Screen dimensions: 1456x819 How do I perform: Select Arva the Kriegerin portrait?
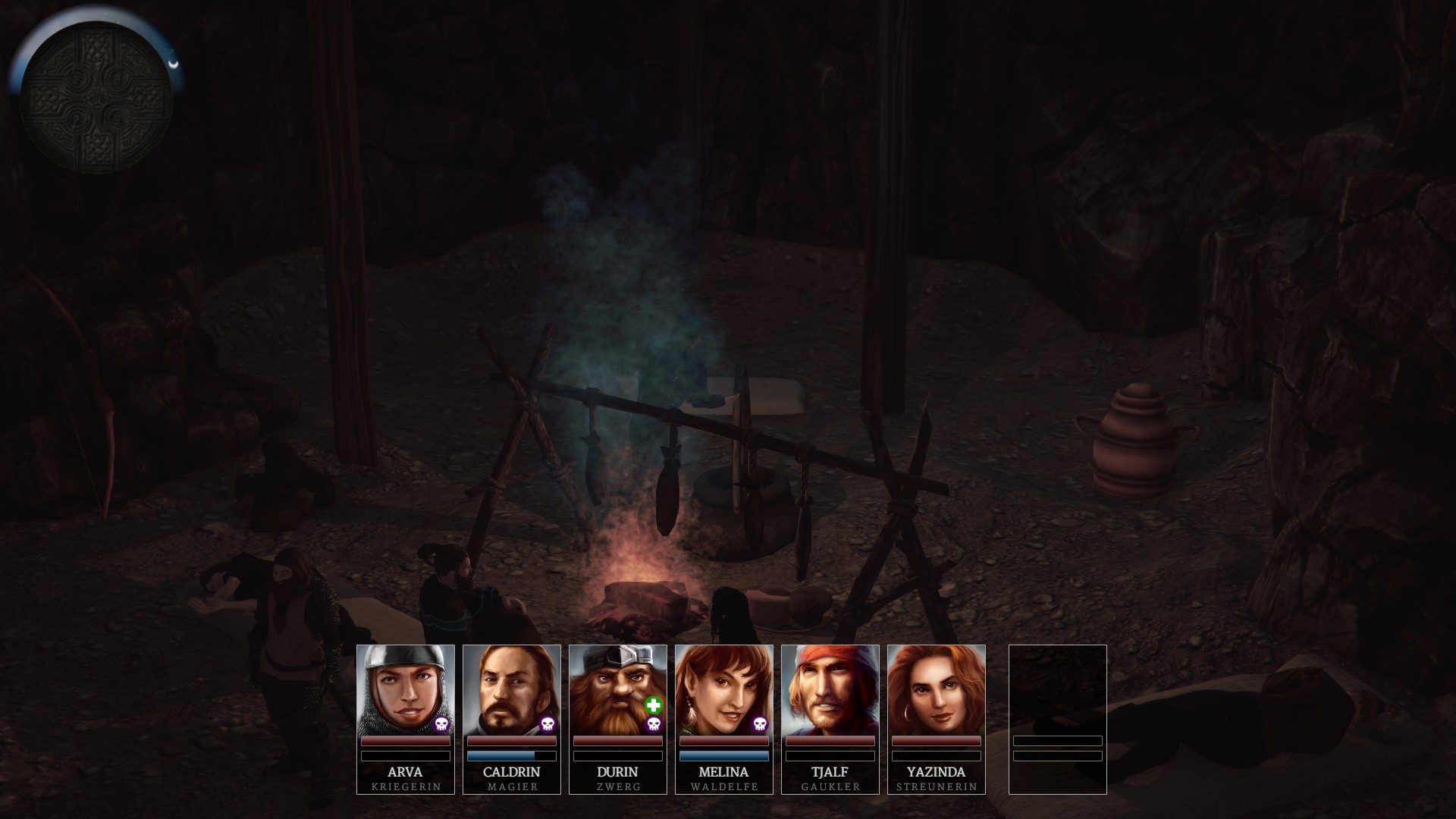(x=405, y=690)
